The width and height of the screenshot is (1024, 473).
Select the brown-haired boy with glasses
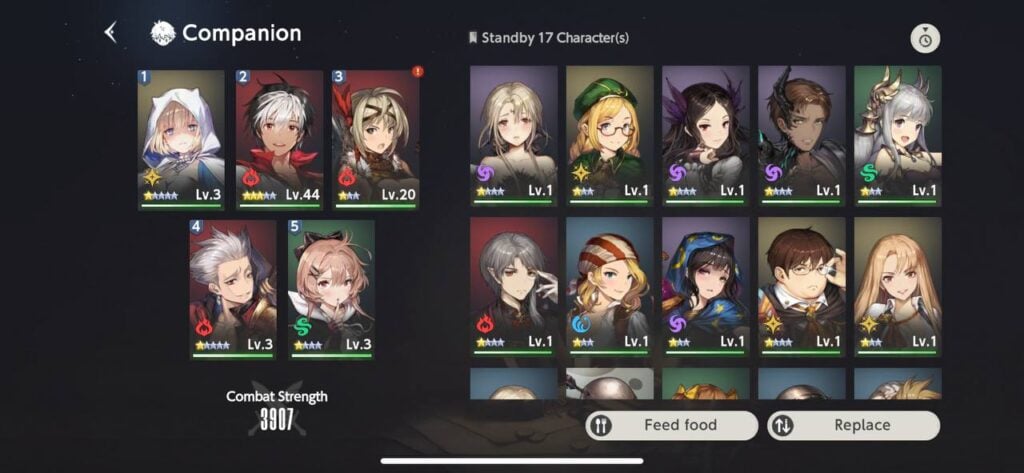click(x=801, y=285)
